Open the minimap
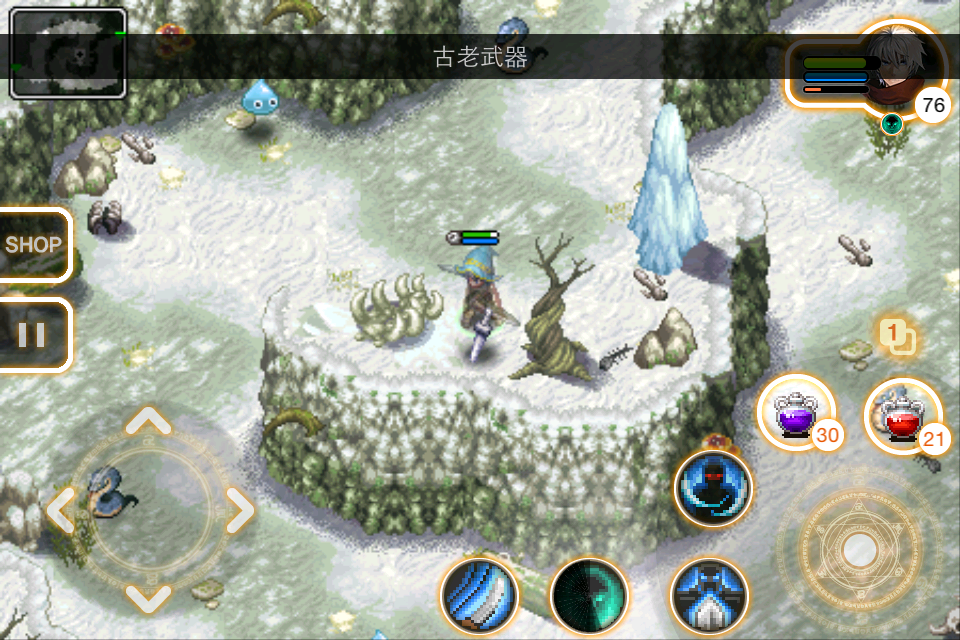The width and height of the screenshot is (960, 640). (x=68, y=53)
